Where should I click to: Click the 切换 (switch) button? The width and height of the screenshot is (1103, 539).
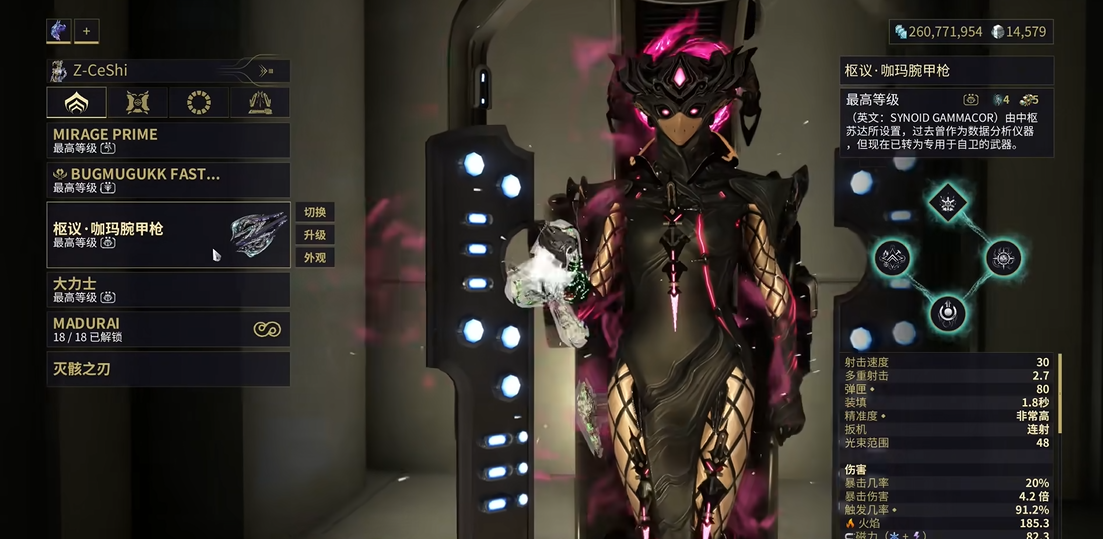pos(315,212)
